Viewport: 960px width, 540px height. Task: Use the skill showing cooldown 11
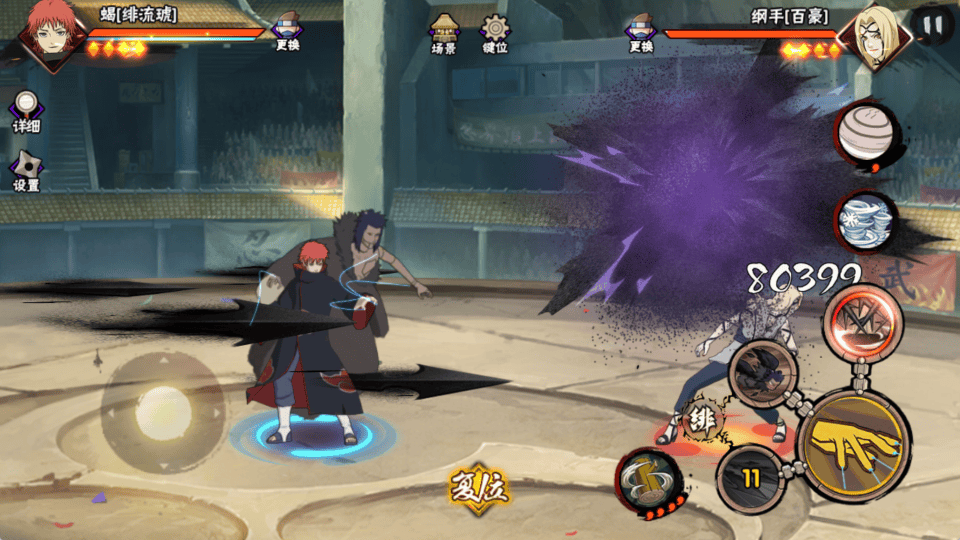coord(751,477)
